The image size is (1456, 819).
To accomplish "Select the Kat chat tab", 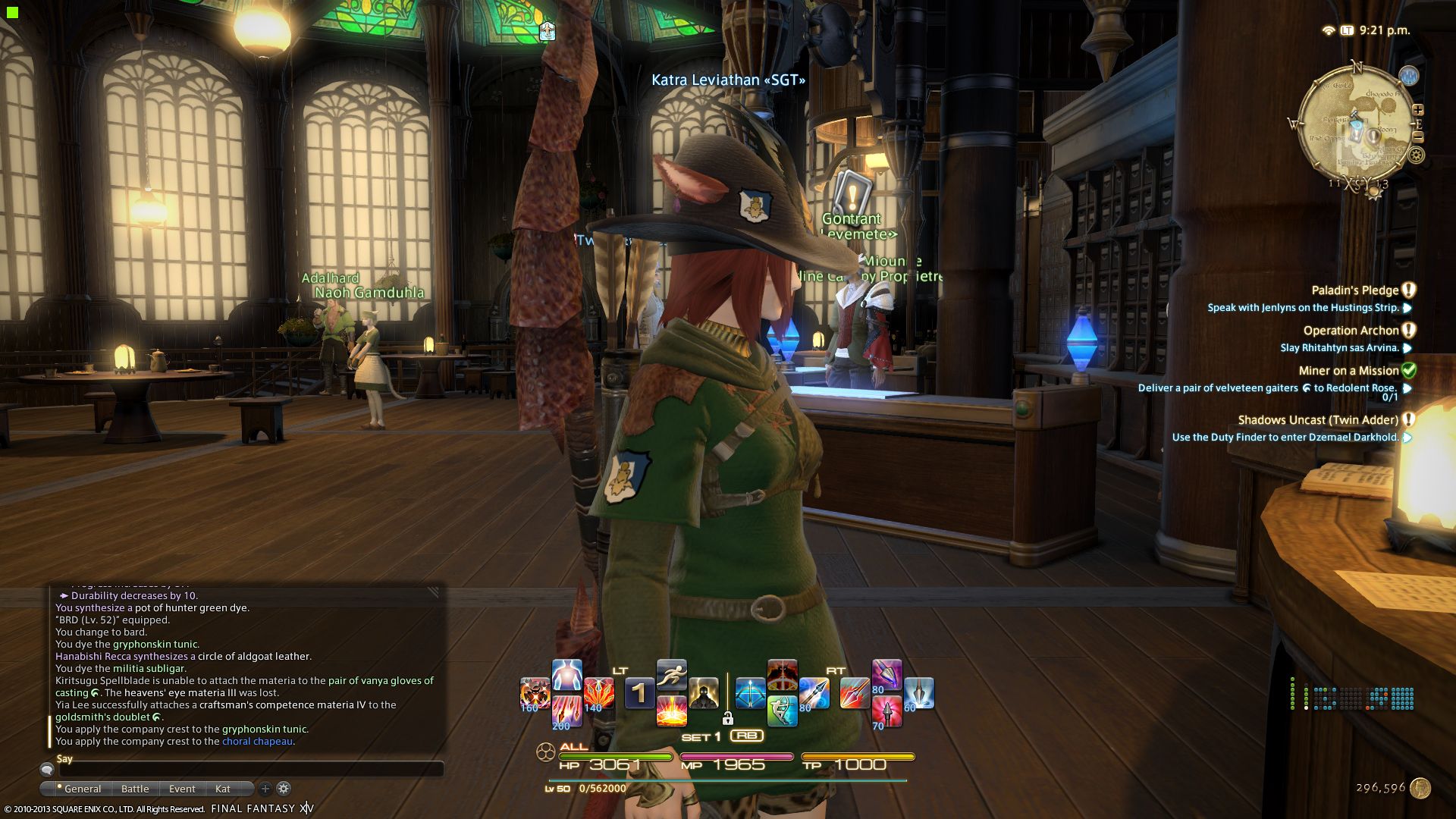I will click(x=222, y=789).
